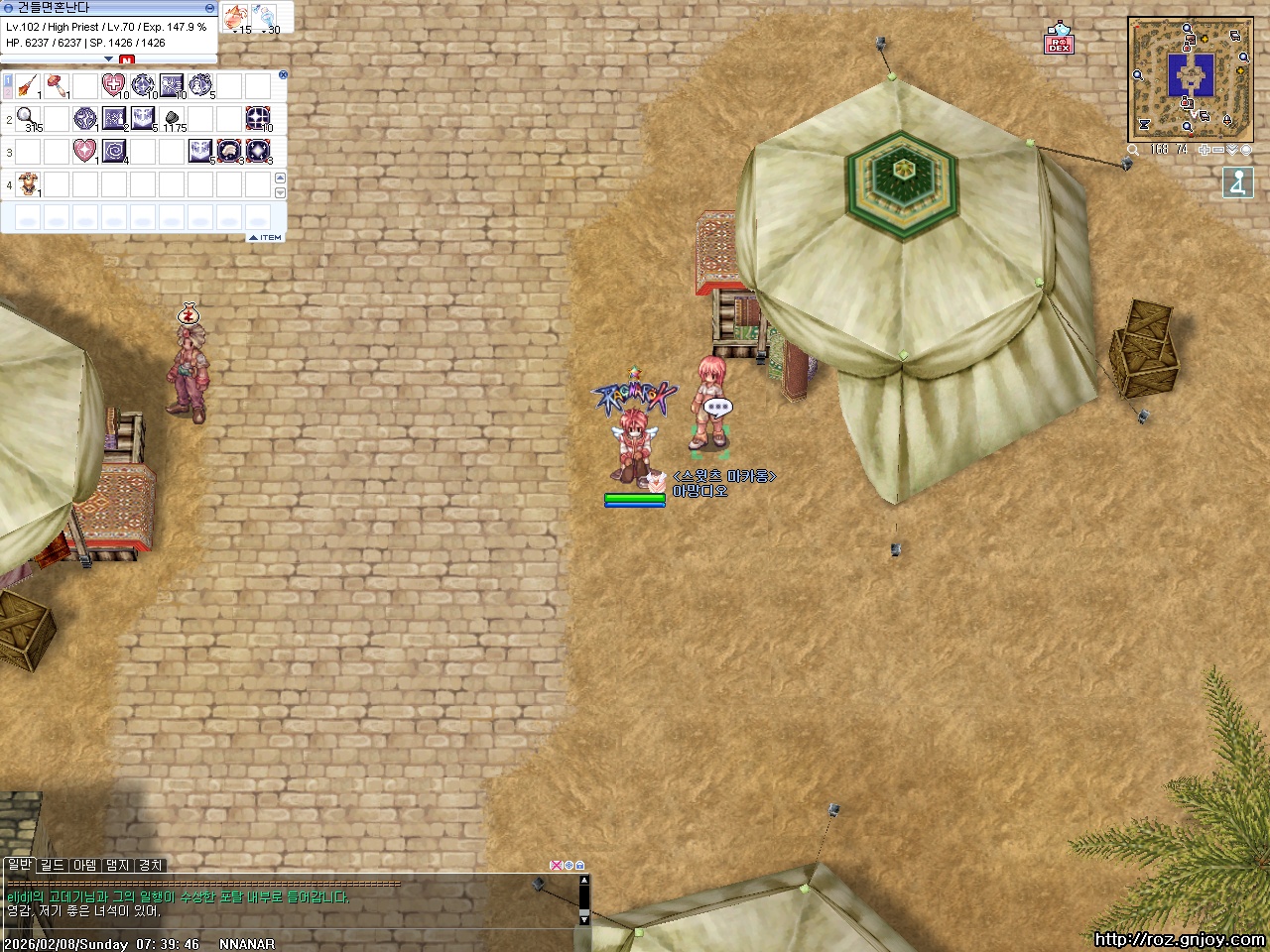Use the red mushroom-shaped item in hotbar

coord(56,86)
